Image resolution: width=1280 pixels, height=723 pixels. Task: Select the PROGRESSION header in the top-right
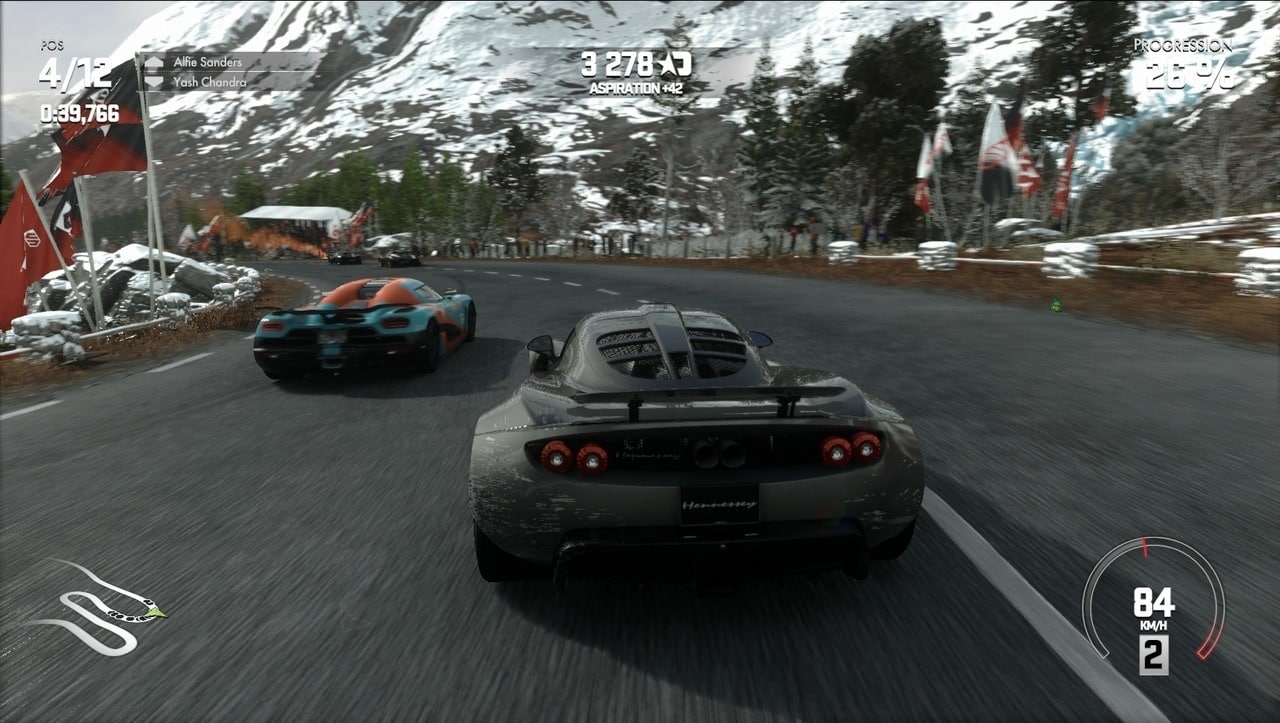[x=1185, y=45]
